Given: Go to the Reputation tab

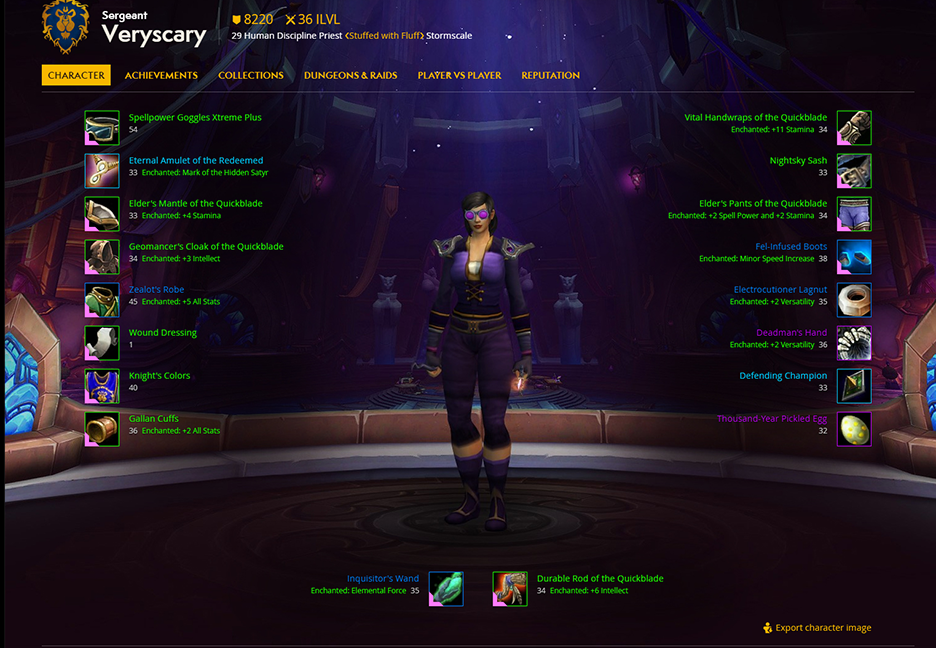Looking at the screenshot, I should [x=550, y=75].
